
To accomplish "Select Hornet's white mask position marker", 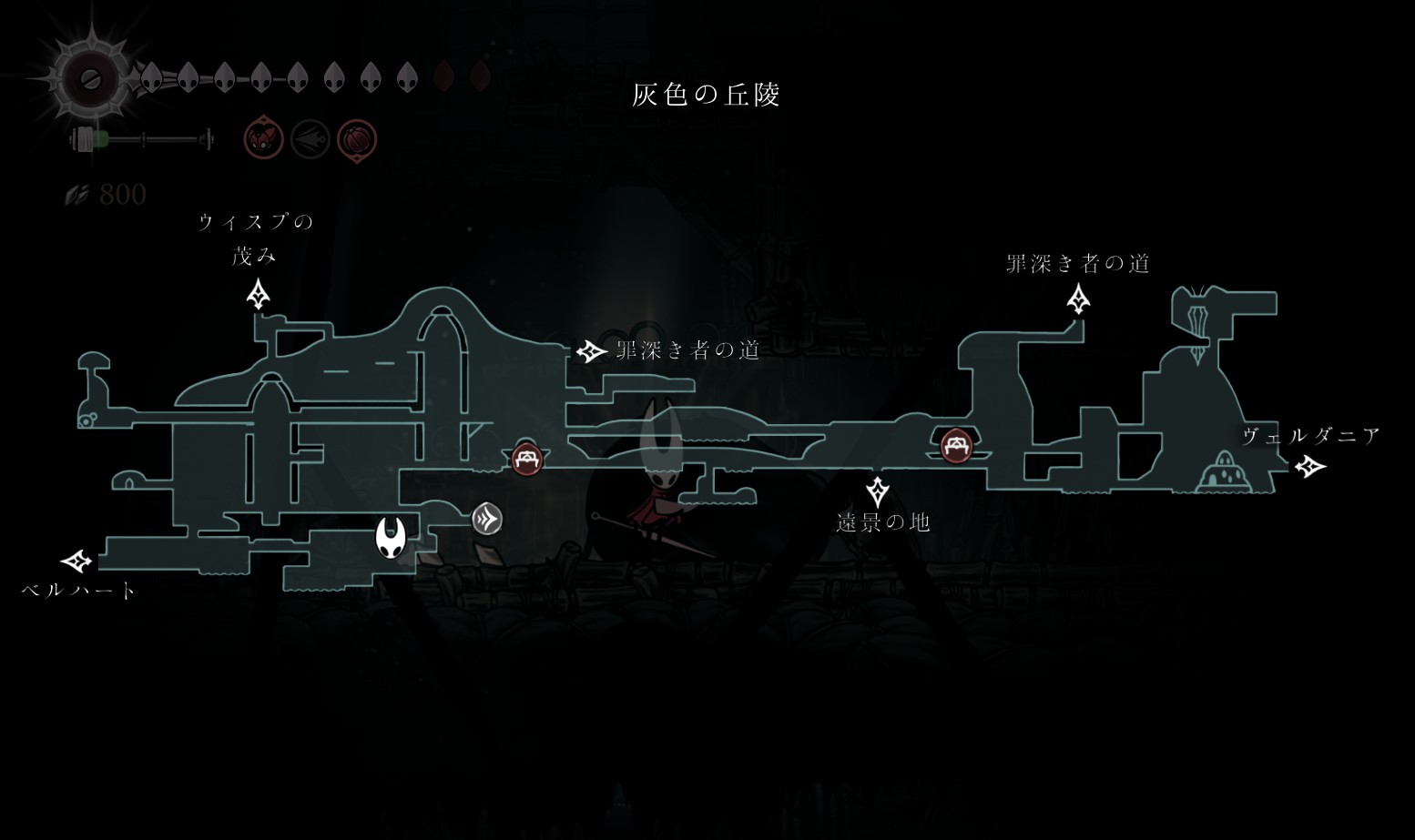I will coord(392,537).
